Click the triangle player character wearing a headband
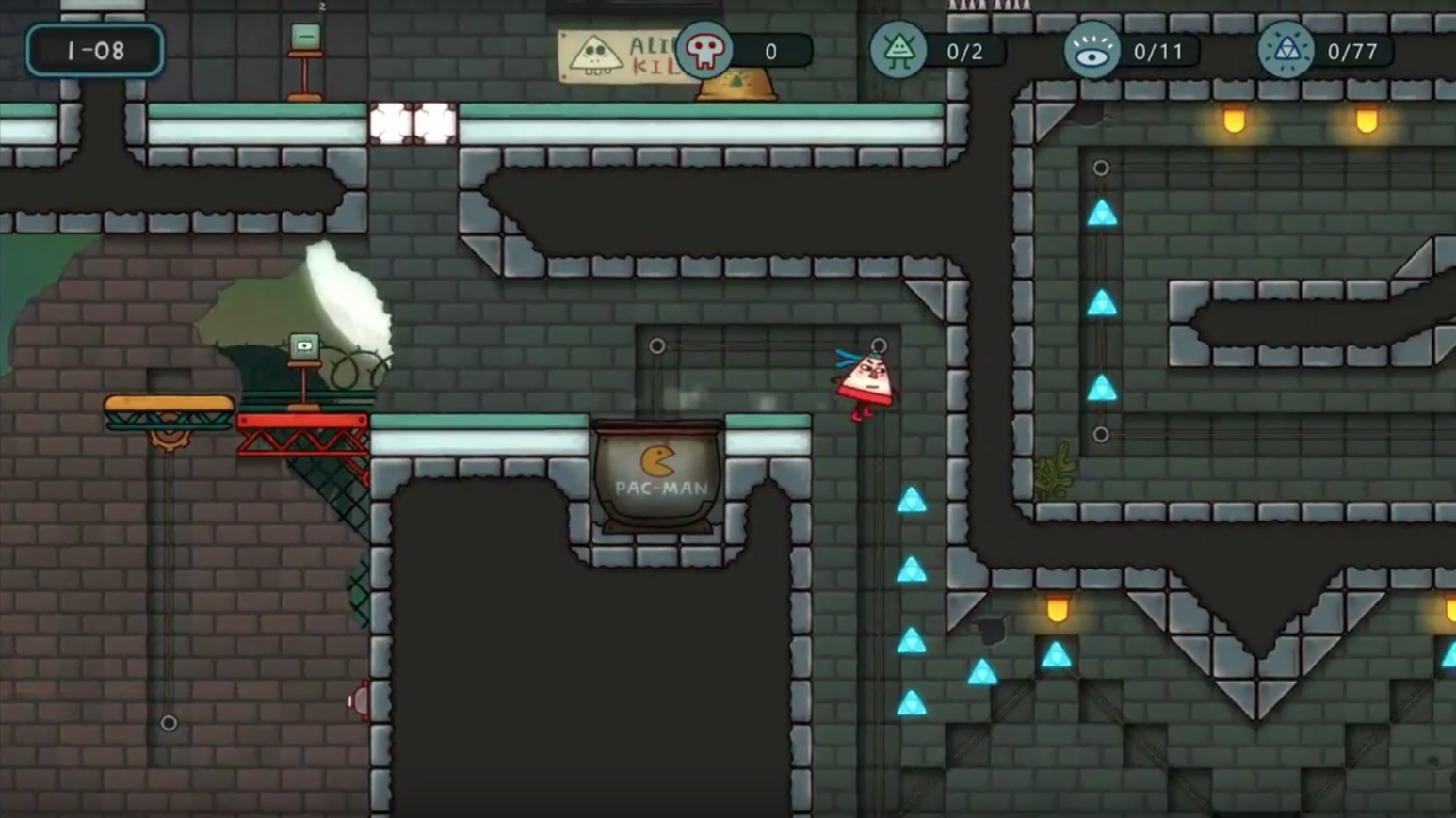 click(x=865, y=379)
